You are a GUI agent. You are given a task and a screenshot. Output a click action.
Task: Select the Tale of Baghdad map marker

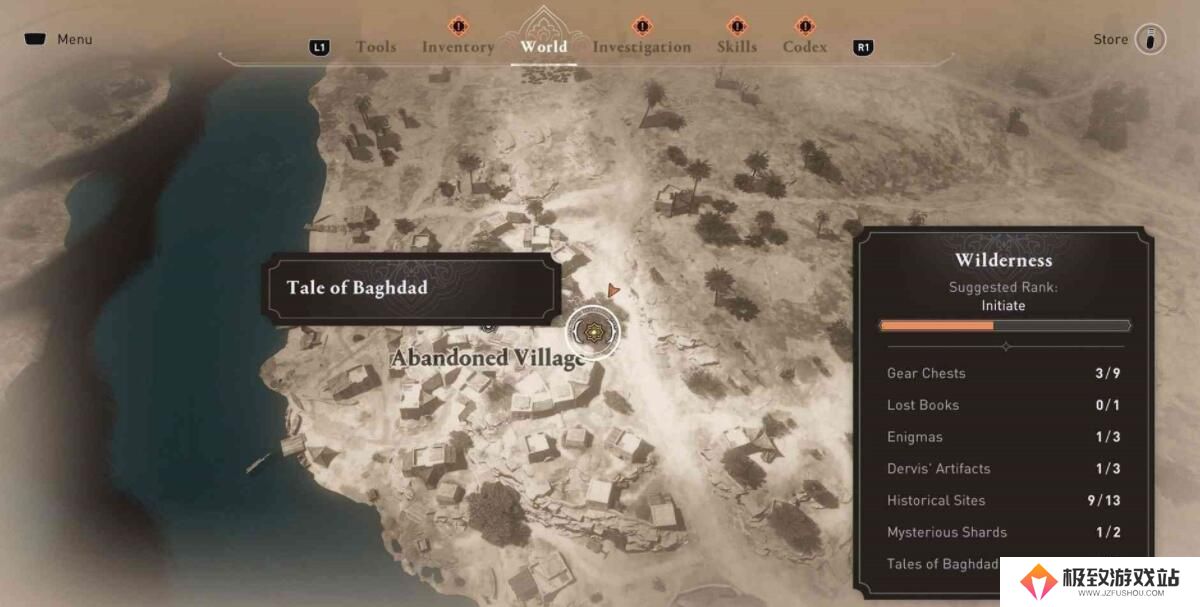594,330
